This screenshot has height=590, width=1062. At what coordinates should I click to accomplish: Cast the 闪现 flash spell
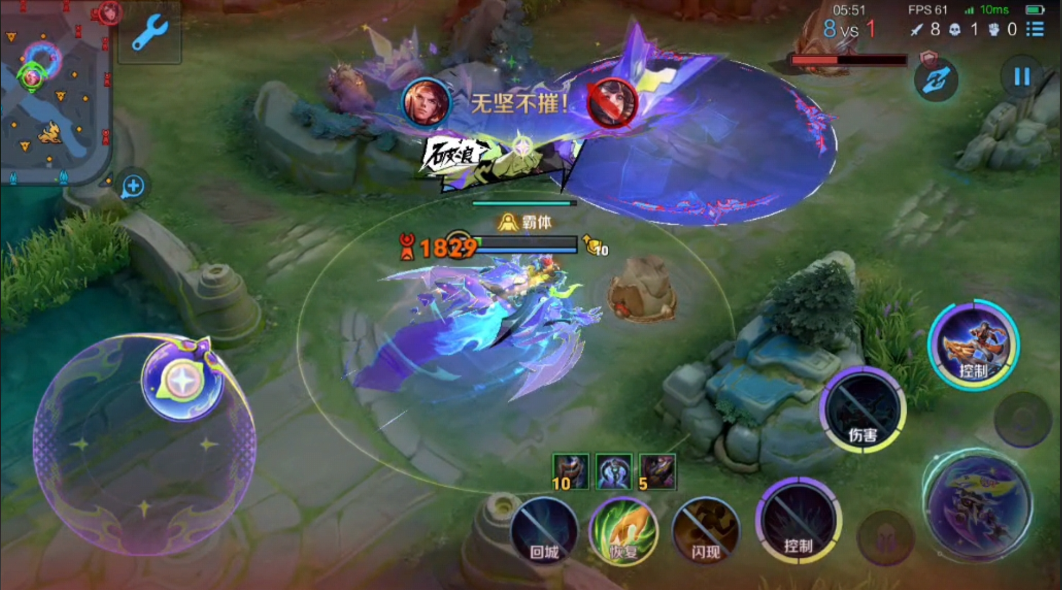click(706, 530)
